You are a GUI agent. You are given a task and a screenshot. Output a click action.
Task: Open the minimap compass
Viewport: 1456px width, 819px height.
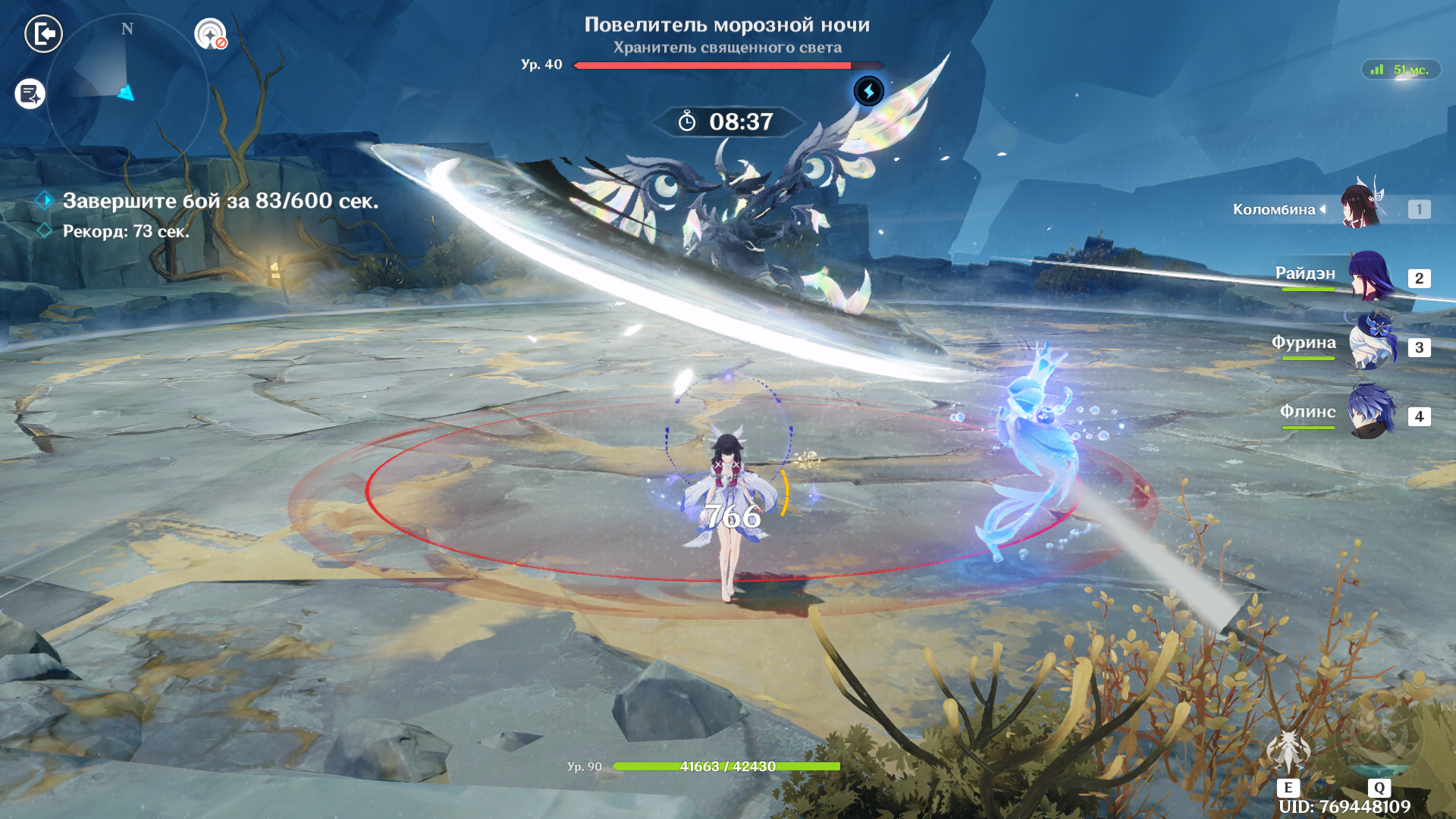(127, 95)
